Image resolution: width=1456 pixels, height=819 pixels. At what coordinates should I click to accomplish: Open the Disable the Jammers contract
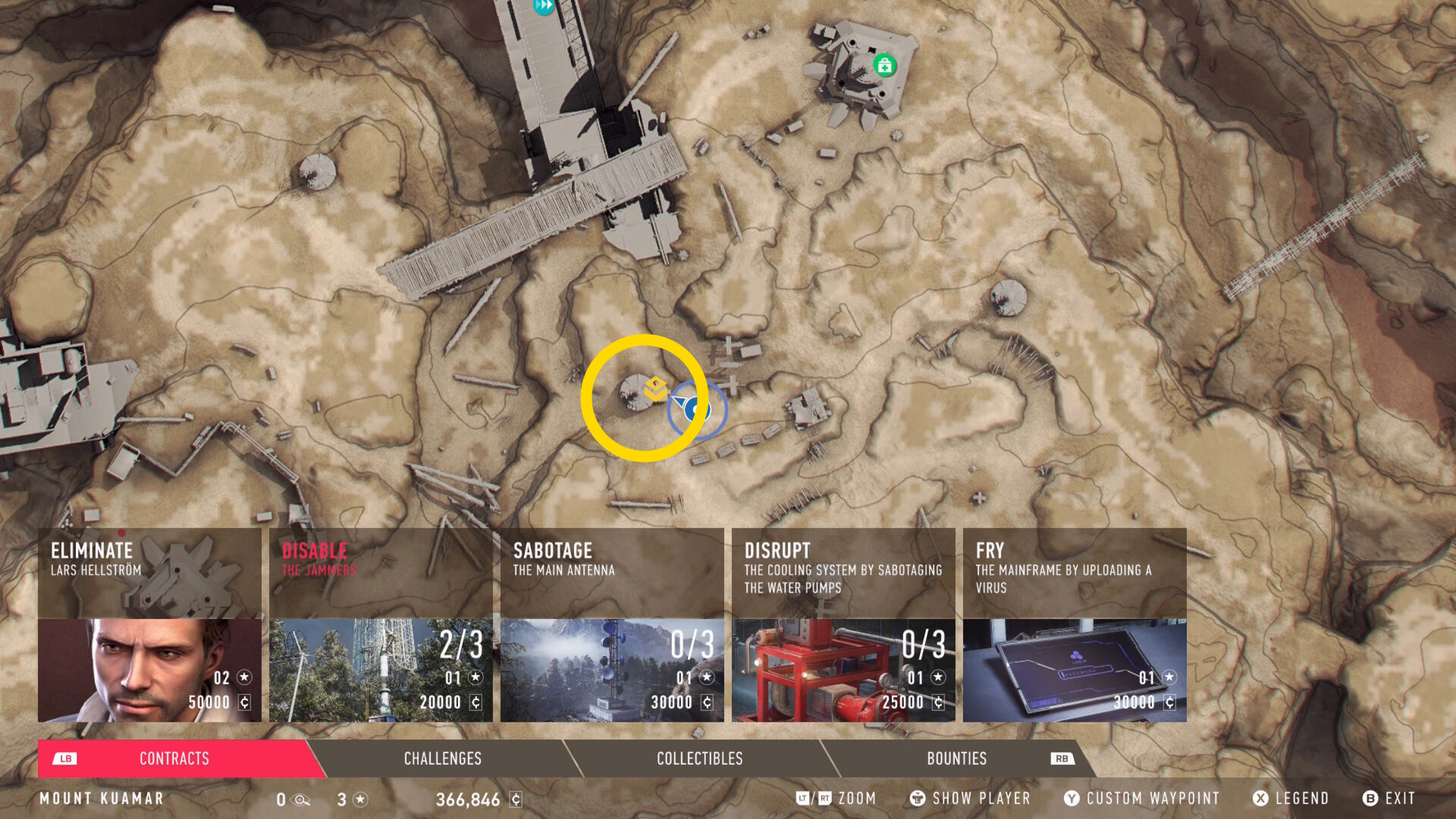coord(381,625)
